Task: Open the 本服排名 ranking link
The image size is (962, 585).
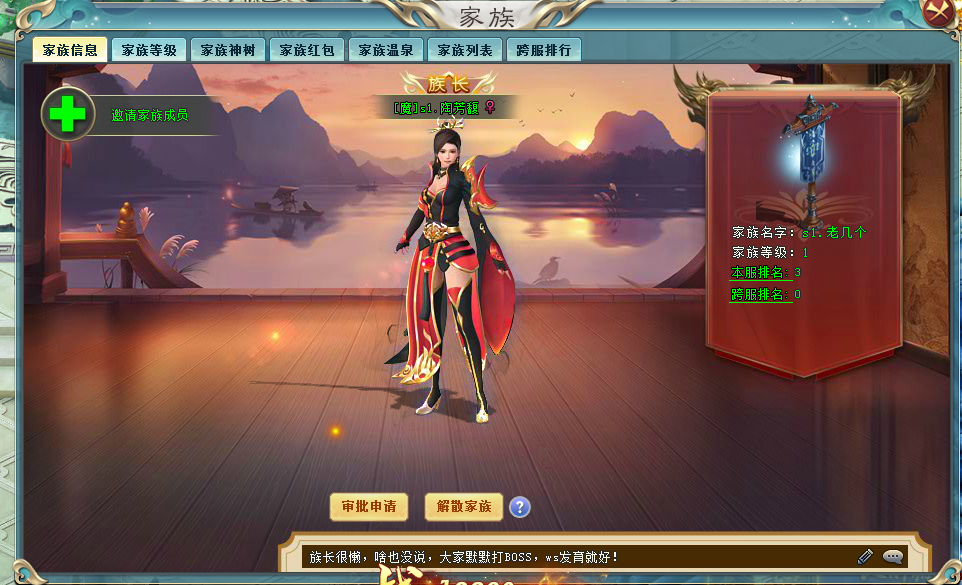Action: point(761,272)
